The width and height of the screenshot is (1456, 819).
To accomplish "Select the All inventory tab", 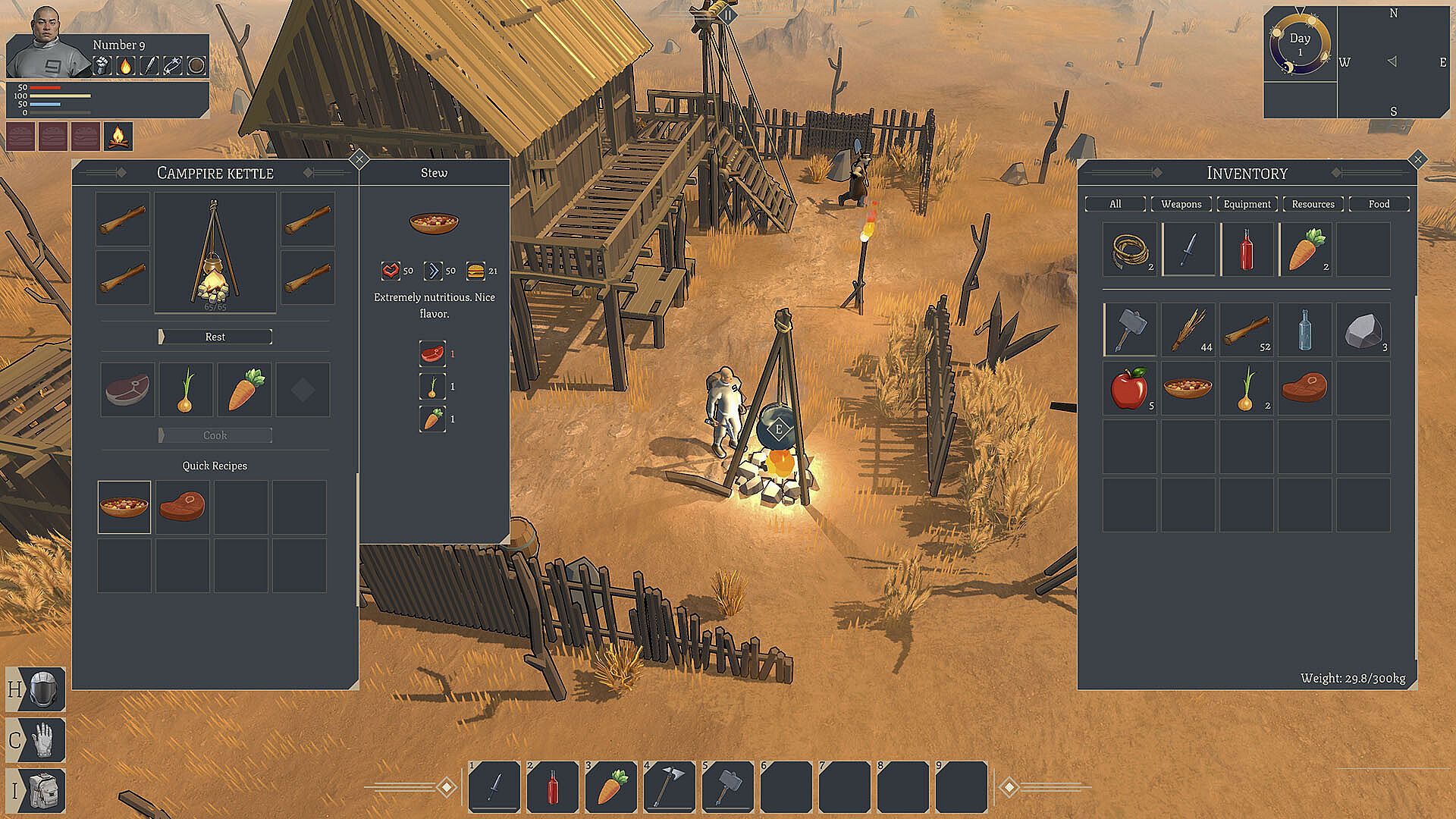I will [1115, 204].
